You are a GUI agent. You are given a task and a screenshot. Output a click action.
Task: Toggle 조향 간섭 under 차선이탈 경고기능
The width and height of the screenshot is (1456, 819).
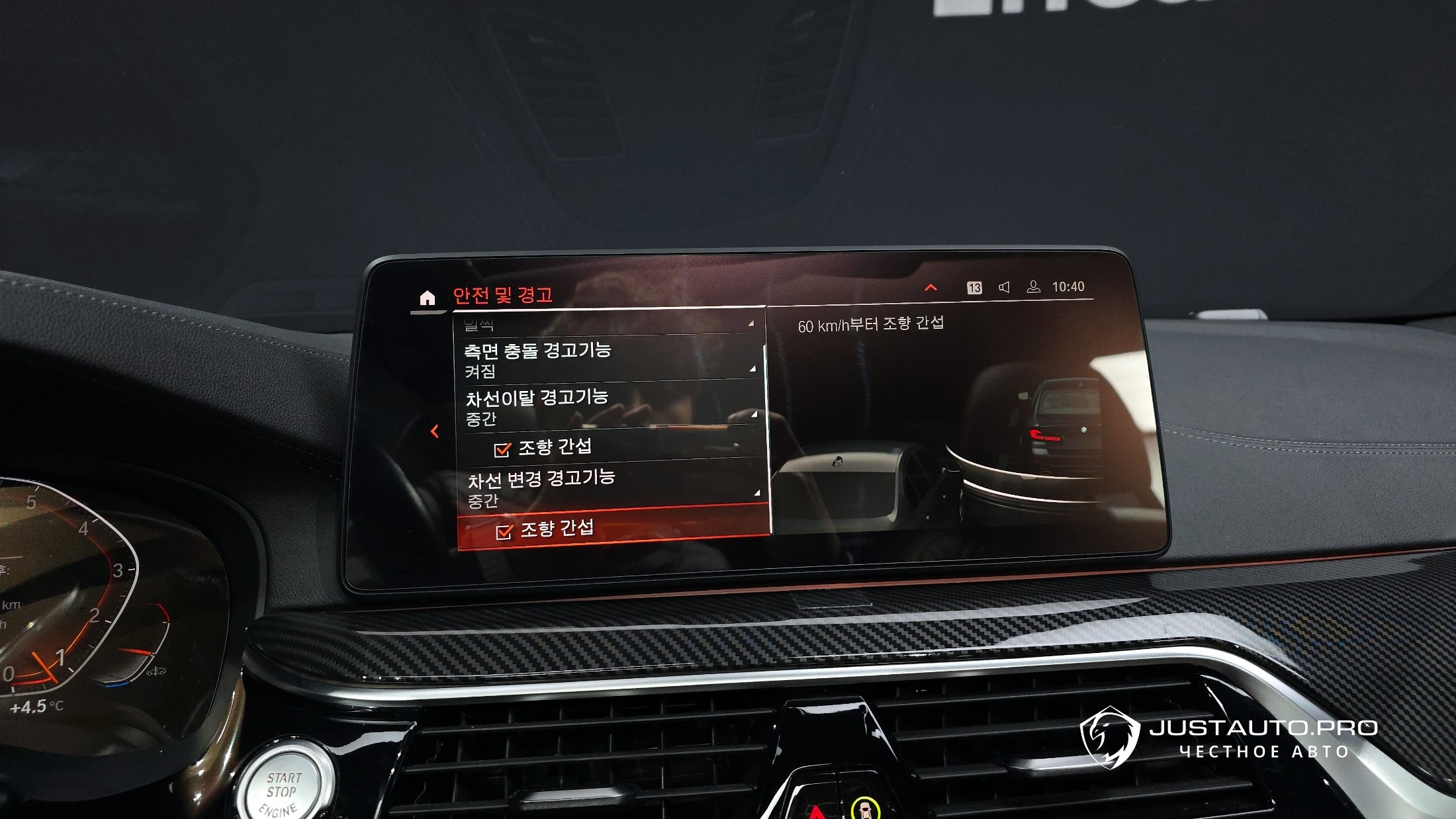(502, 450)
